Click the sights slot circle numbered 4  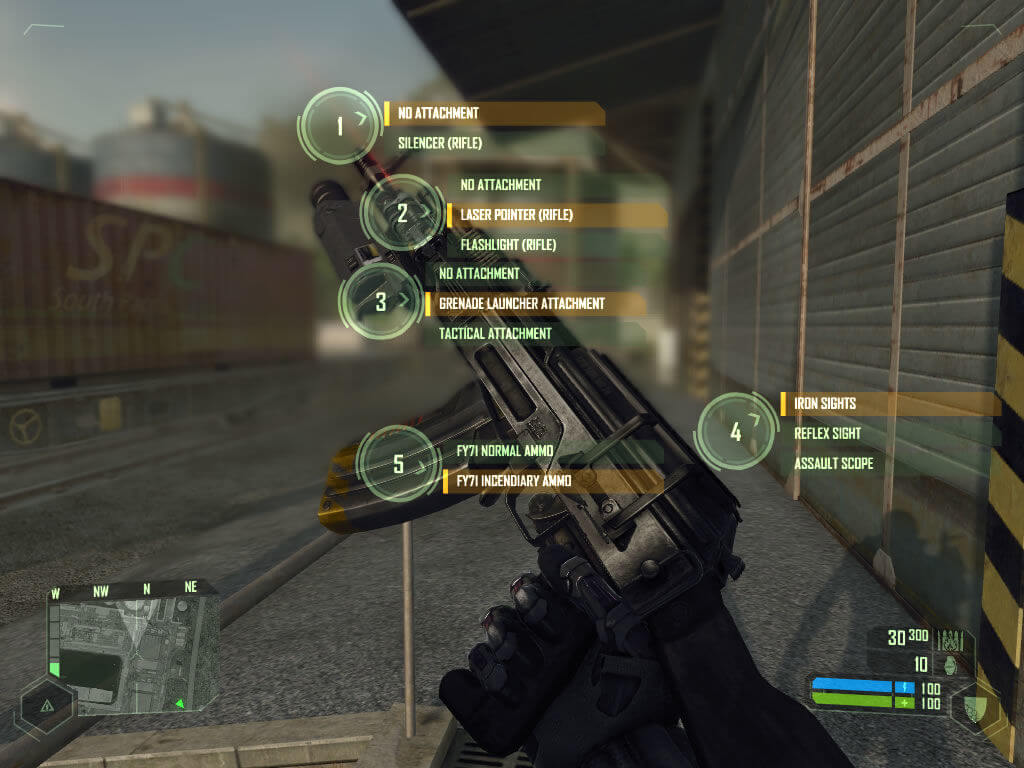[x=736, y=432]
